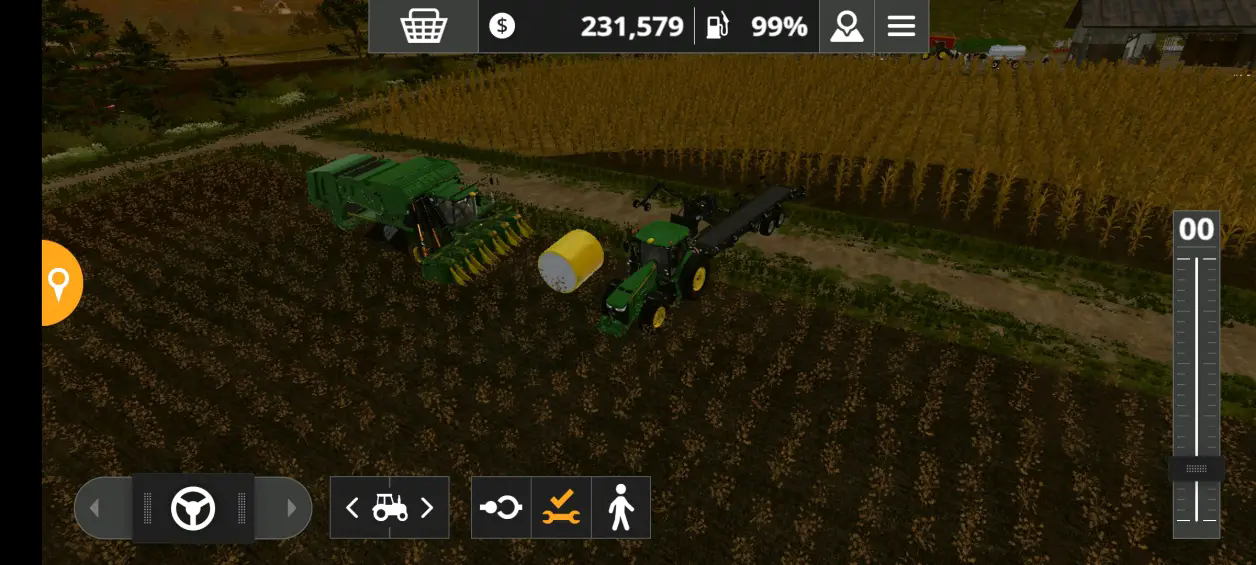The width and height of the screenshot is (1256, 565).
Task: Open the map marker button
Action: [x=846, y=26]
